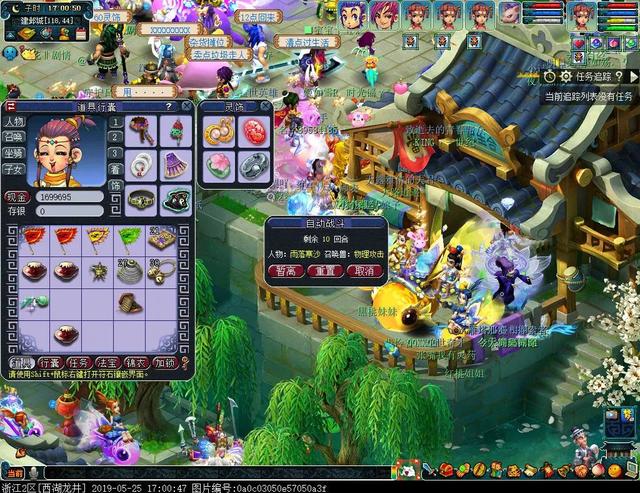Click the 加锁 lock button
This screenshot has height=493, width=640.
pos(166,363)
